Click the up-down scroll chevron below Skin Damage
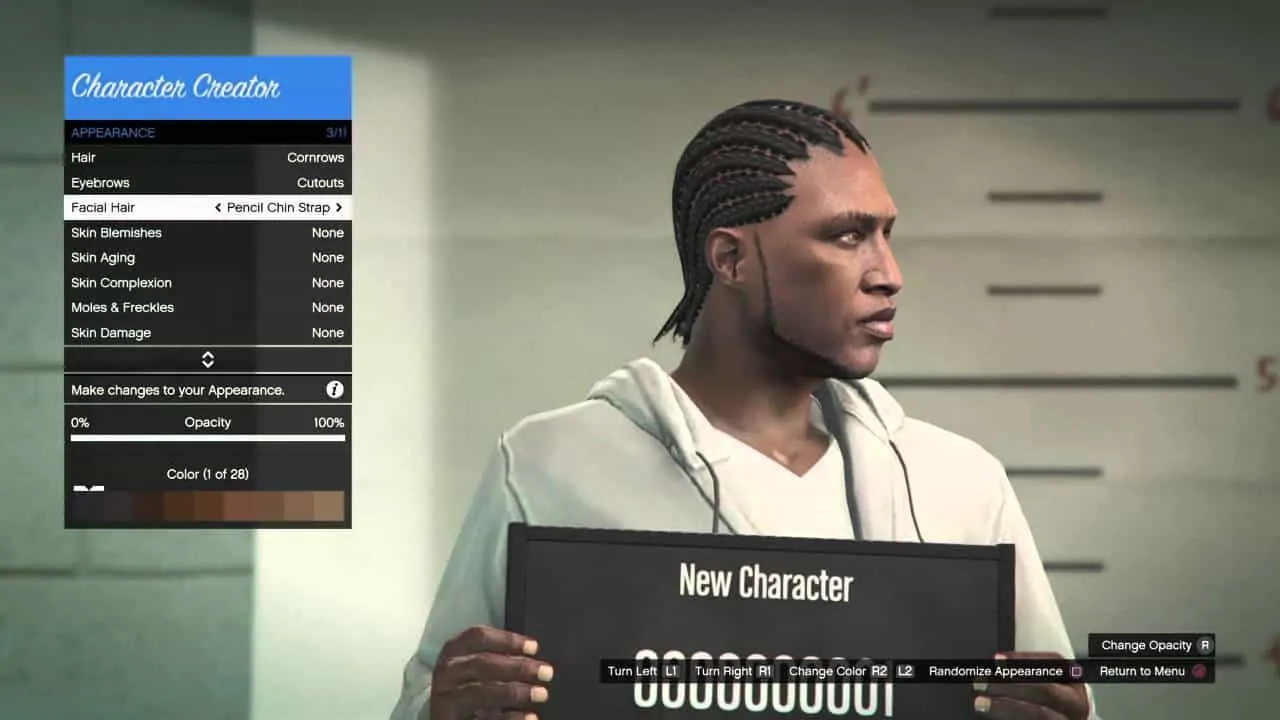The height and width of the screenshot is (720, 1280). tap(207, 359)
